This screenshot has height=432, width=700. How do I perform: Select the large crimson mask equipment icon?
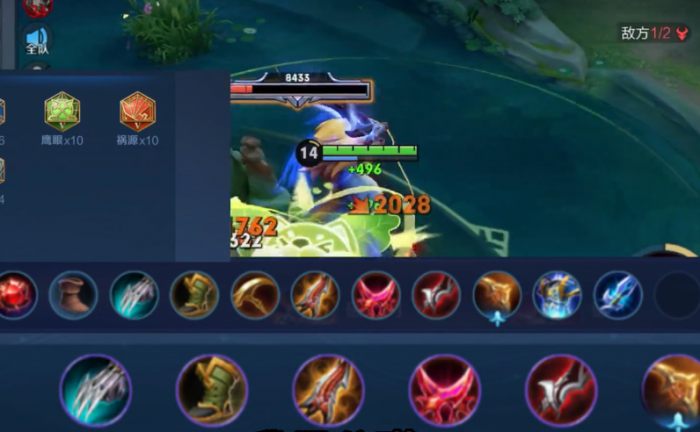(445, 390)
